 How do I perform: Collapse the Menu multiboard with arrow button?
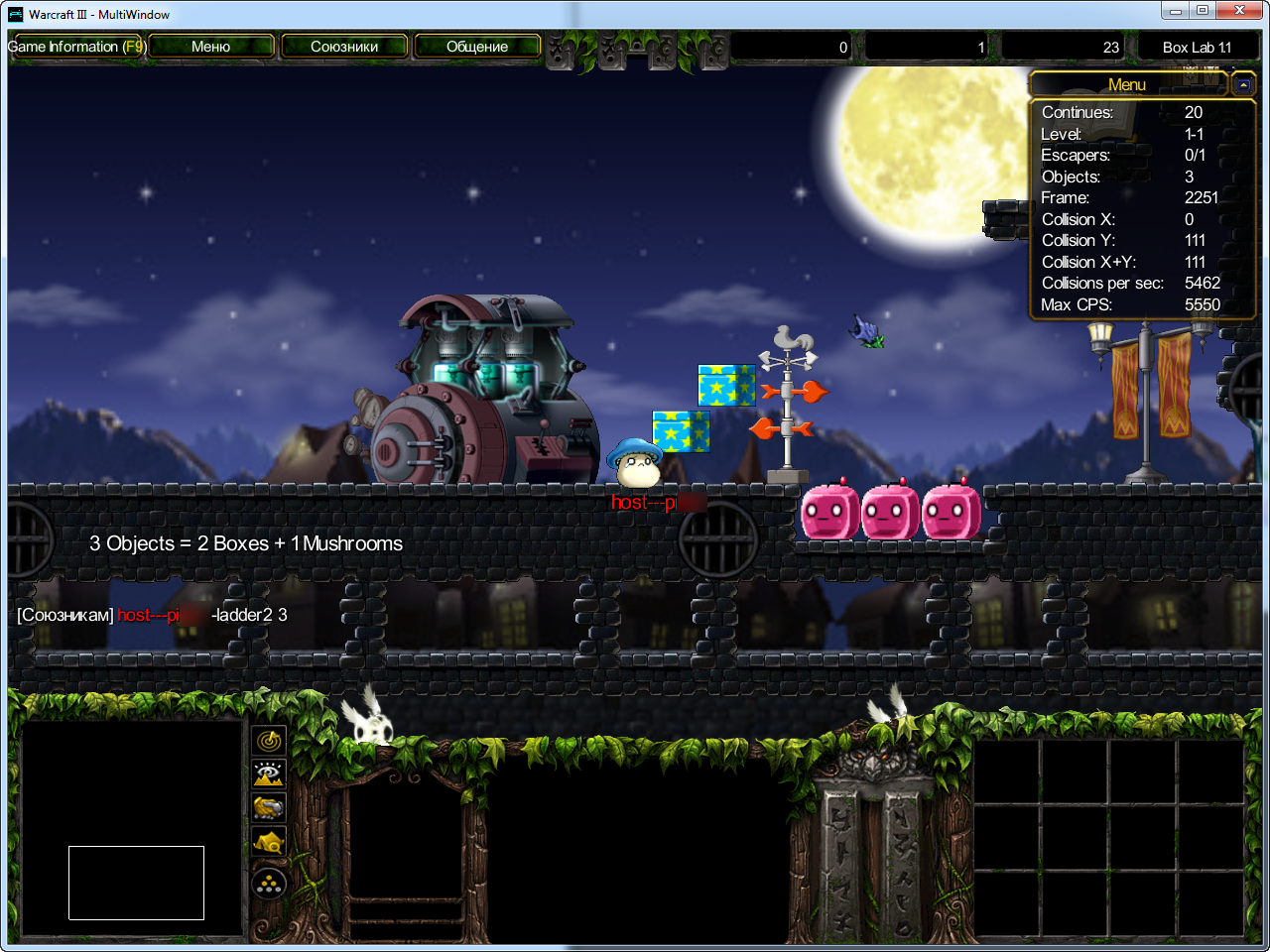click(1243, 85)
